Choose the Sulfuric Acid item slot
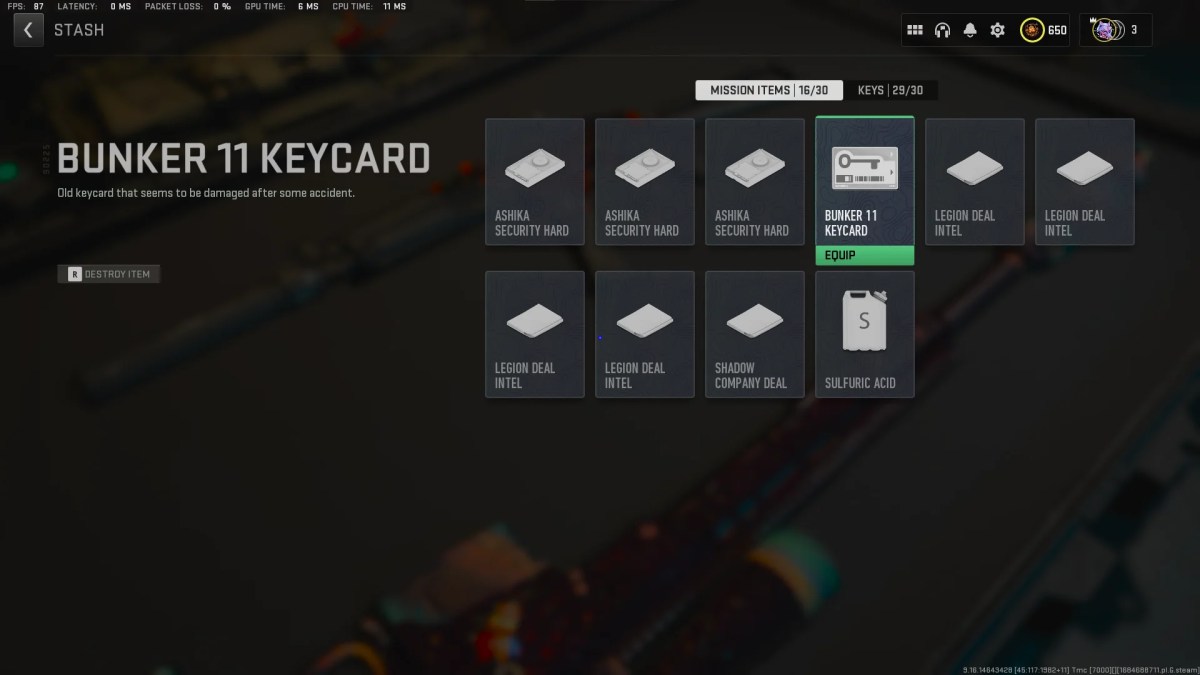The height and width of the screenshot is (675, 1200). click(864, 334)
